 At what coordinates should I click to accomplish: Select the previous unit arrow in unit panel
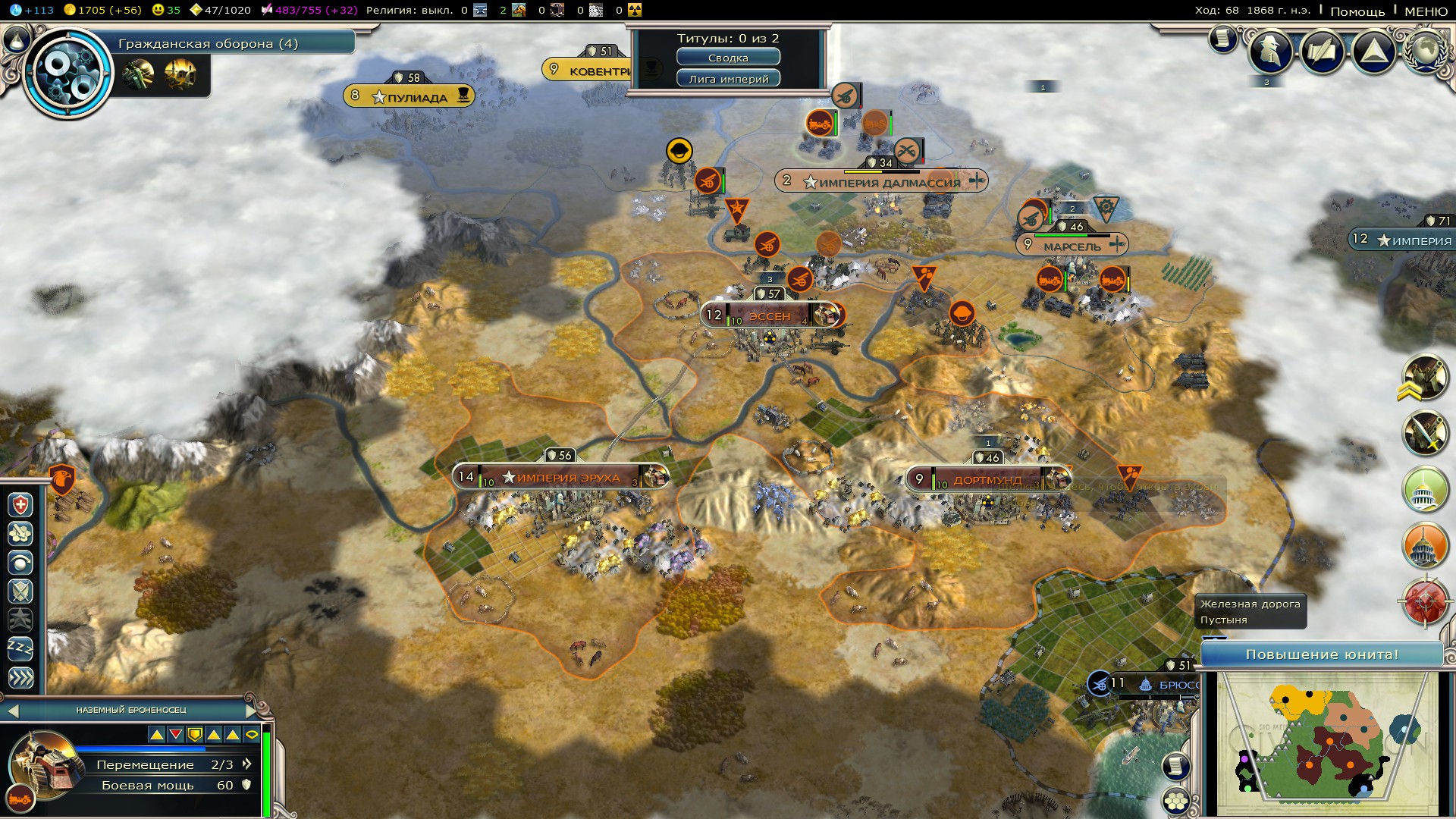tap(11, 711)
